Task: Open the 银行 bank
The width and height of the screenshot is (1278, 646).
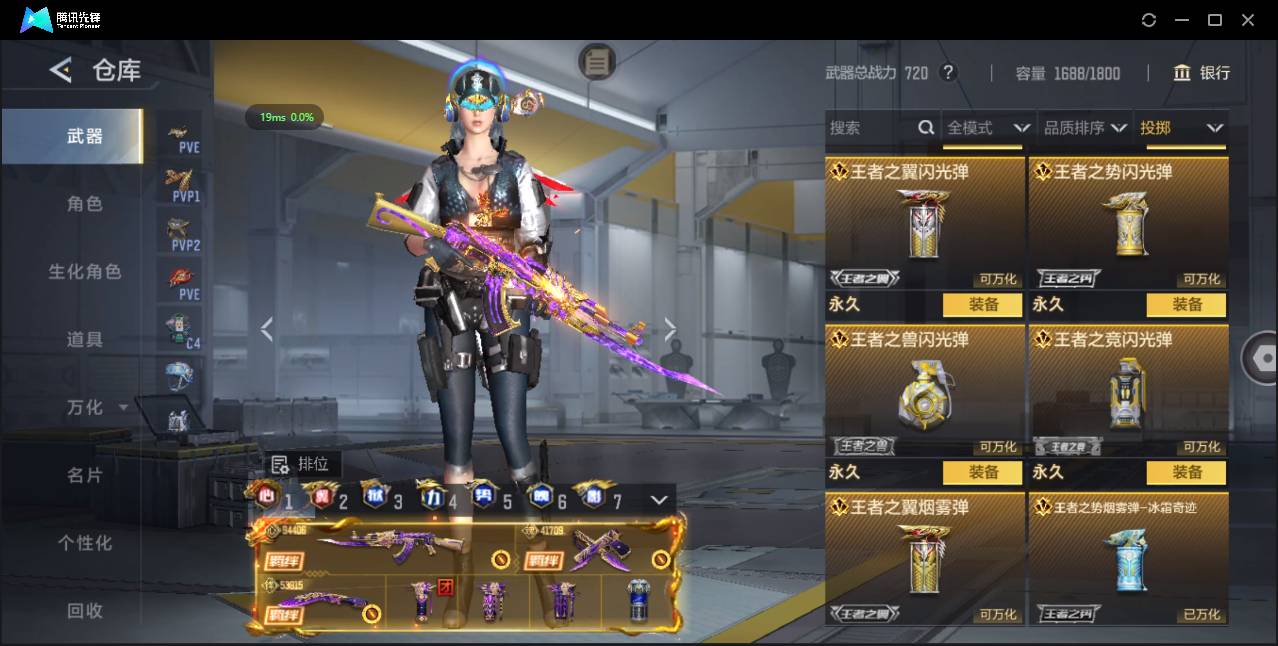Action: click(x=1202, y=73)
